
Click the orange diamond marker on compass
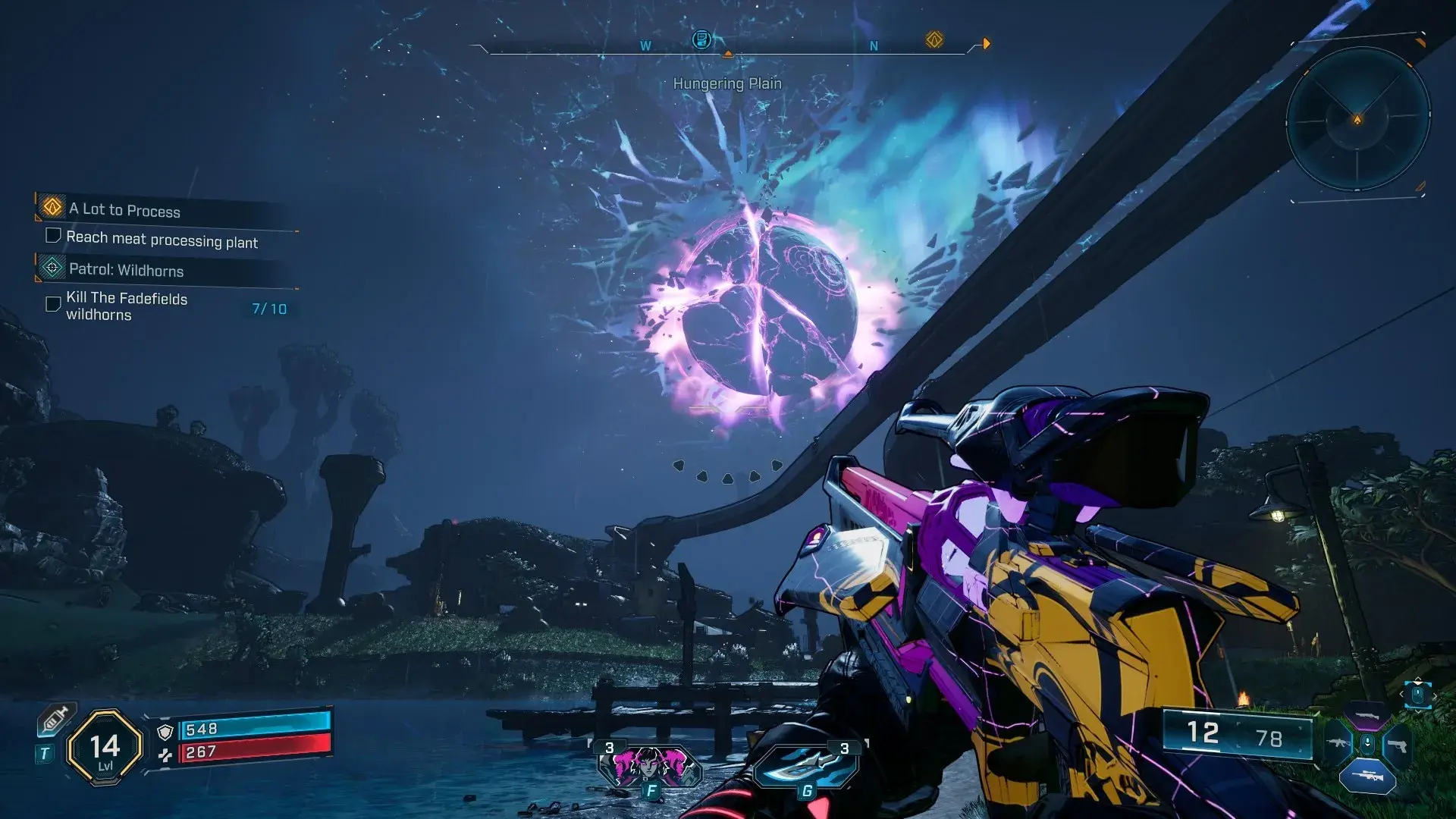pyautogui.click(x=934, y=39)
